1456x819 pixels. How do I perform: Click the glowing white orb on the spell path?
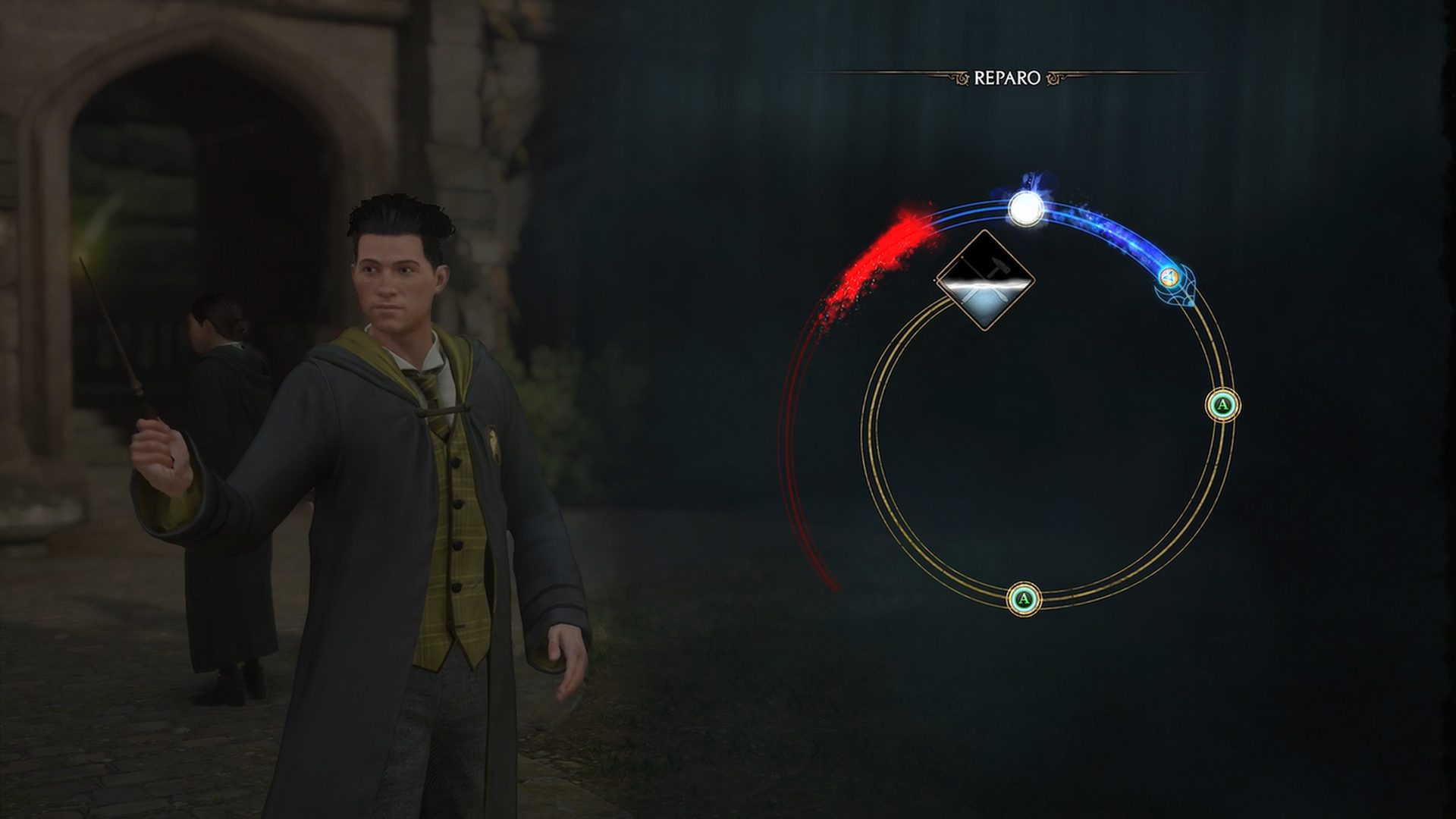coord(1025,207)
